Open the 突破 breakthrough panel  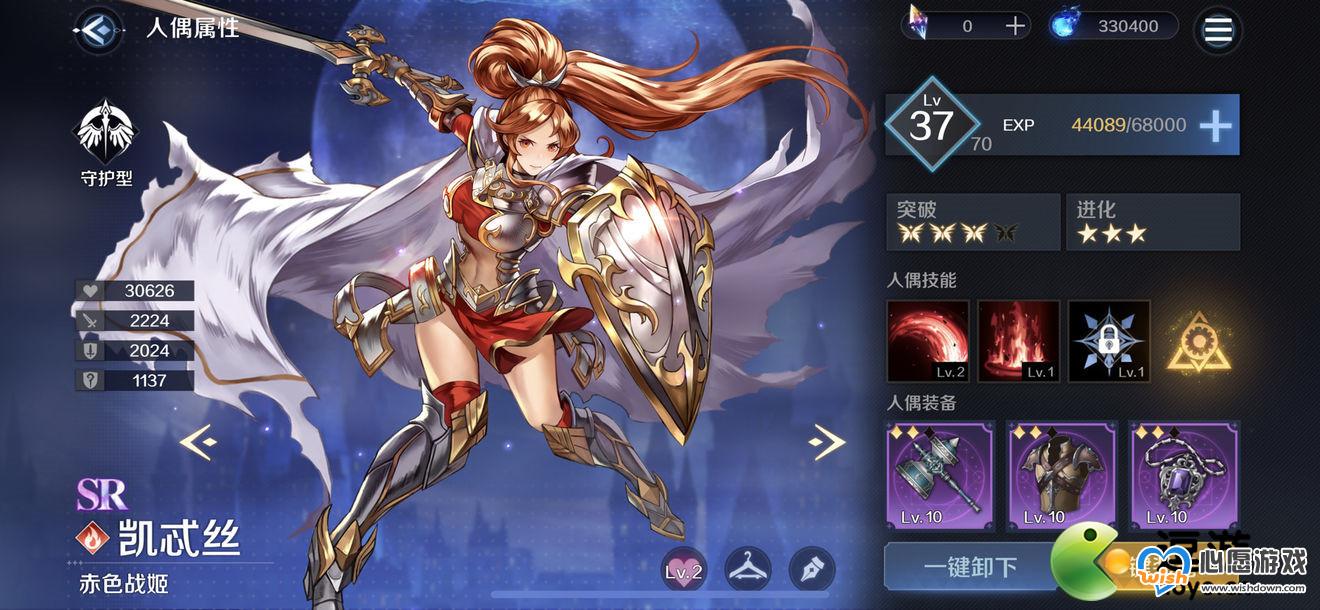[972, 222]
